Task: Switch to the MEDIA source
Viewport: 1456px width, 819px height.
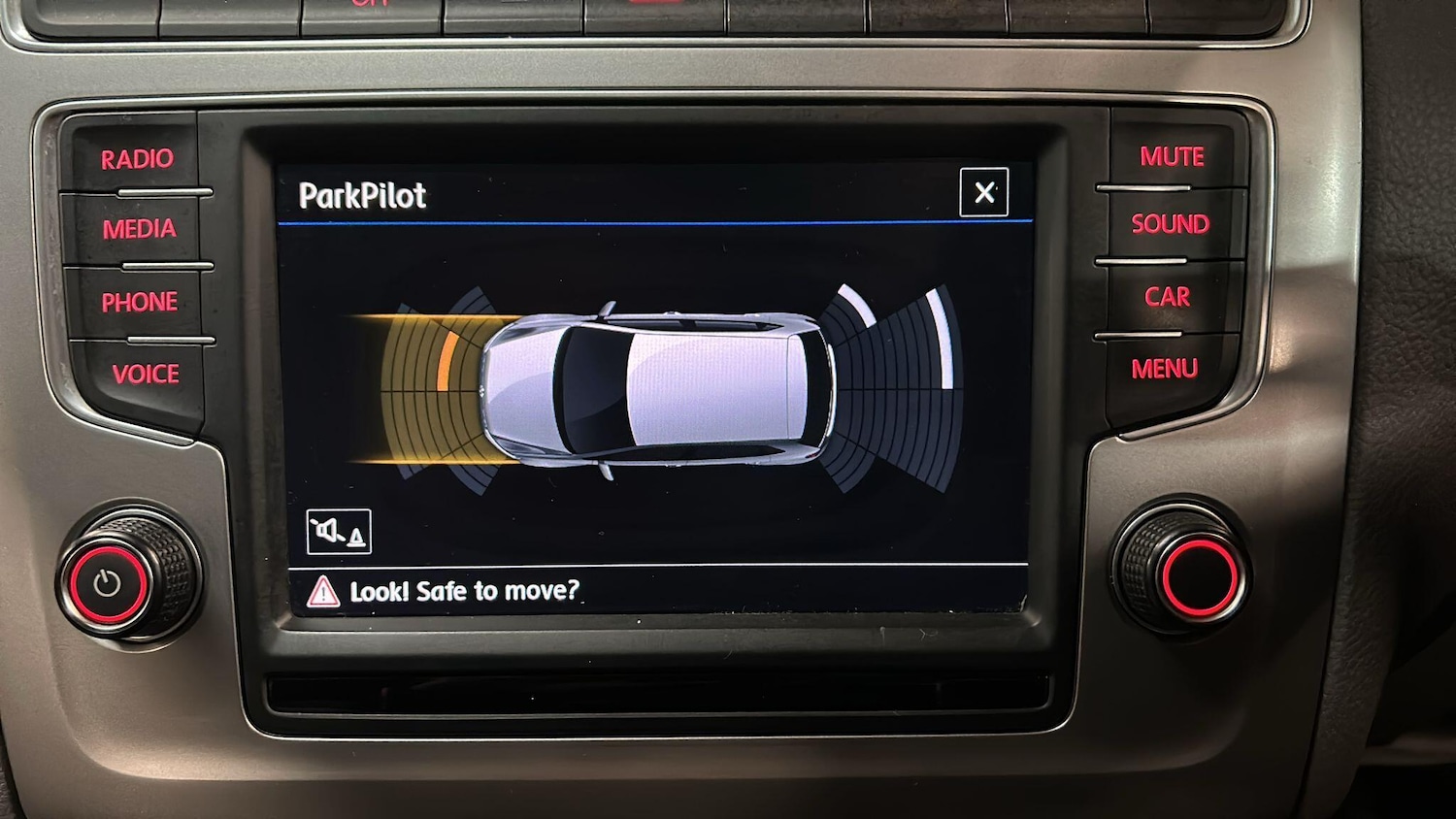Action: point(139,229)
